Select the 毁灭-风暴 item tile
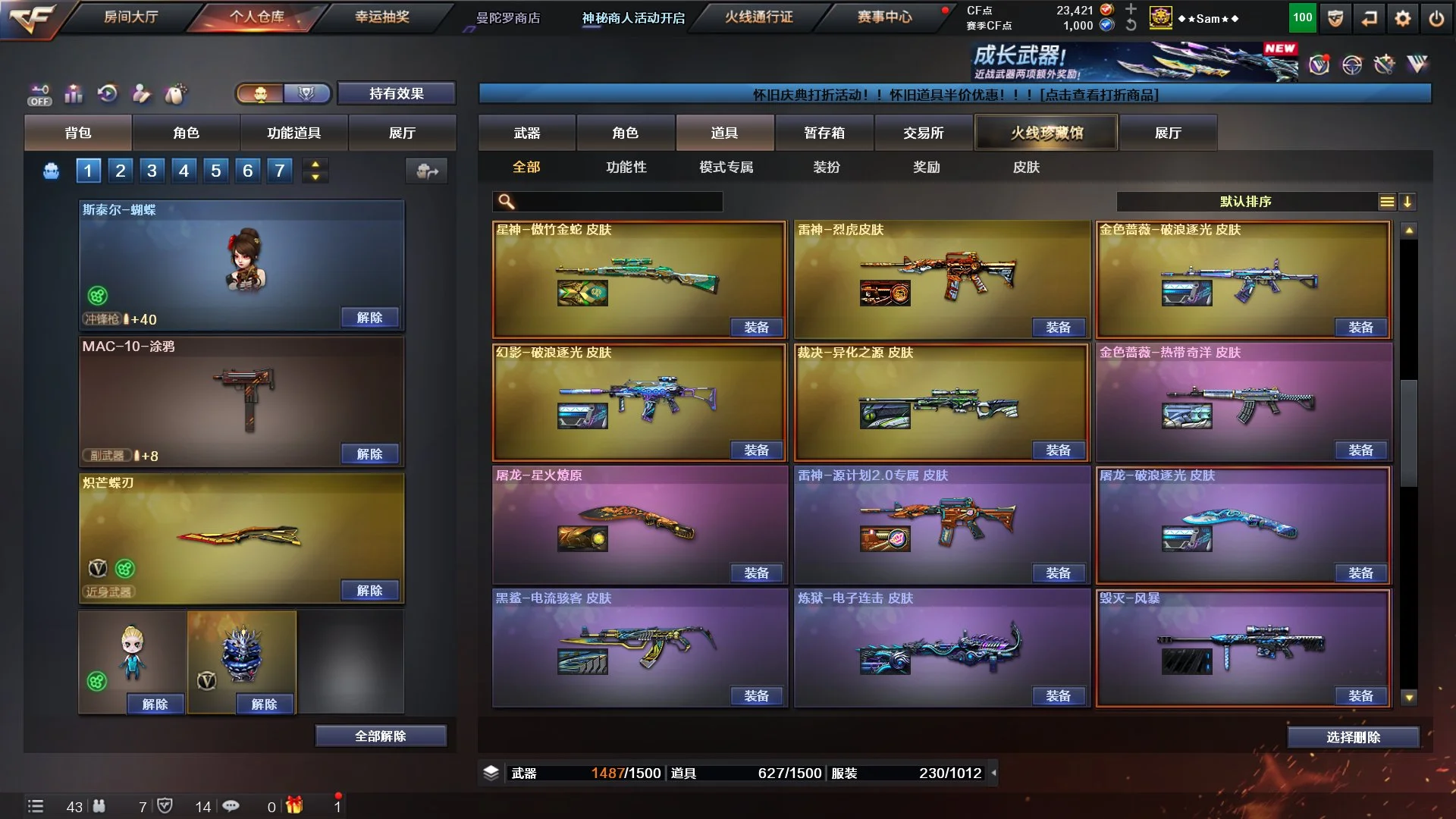The image size is (1456, 819). [x=1244, y=645]
